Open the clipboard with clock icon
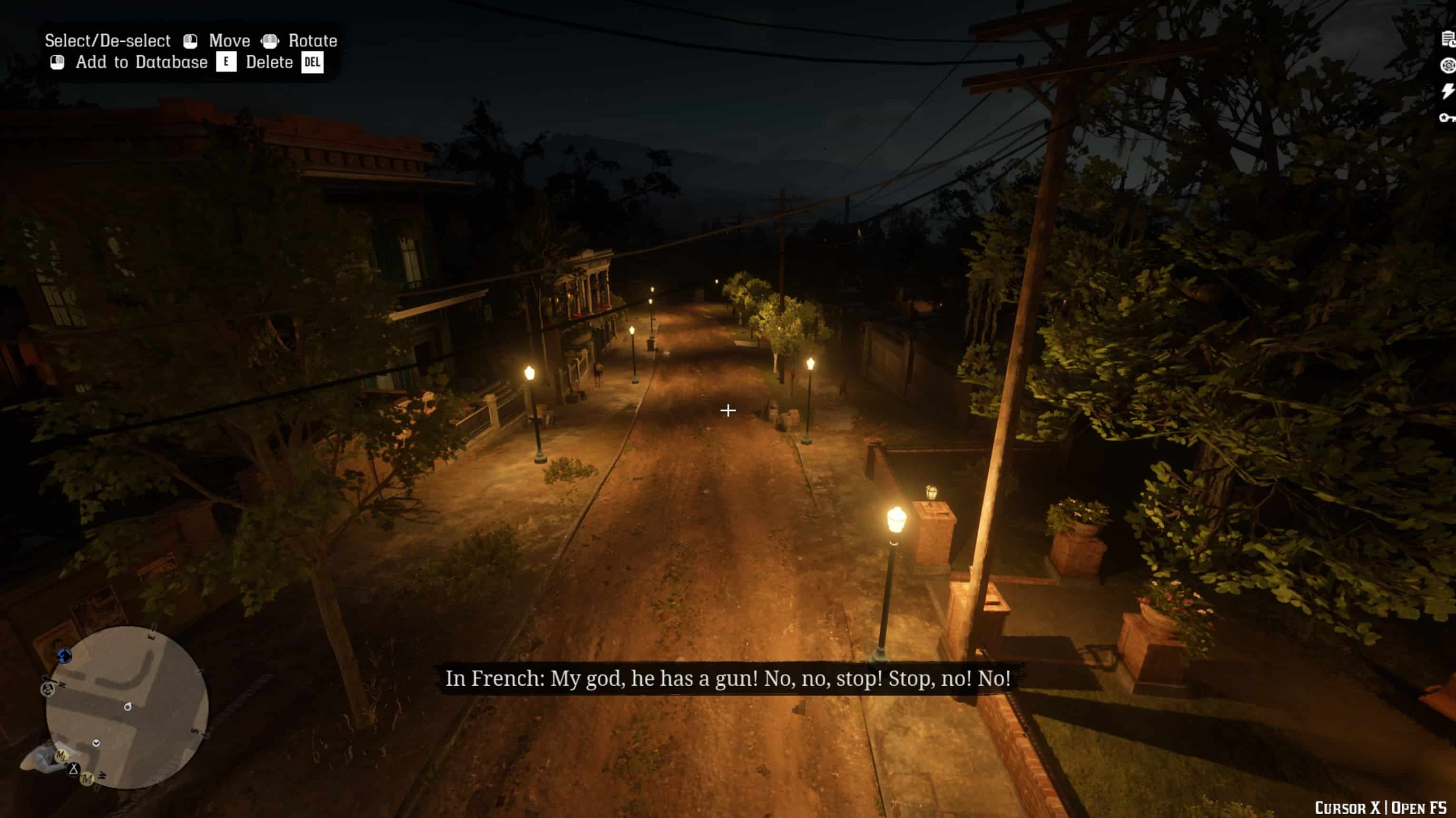The width and height of the screenshot is (1456, 818). [1447, 39]
